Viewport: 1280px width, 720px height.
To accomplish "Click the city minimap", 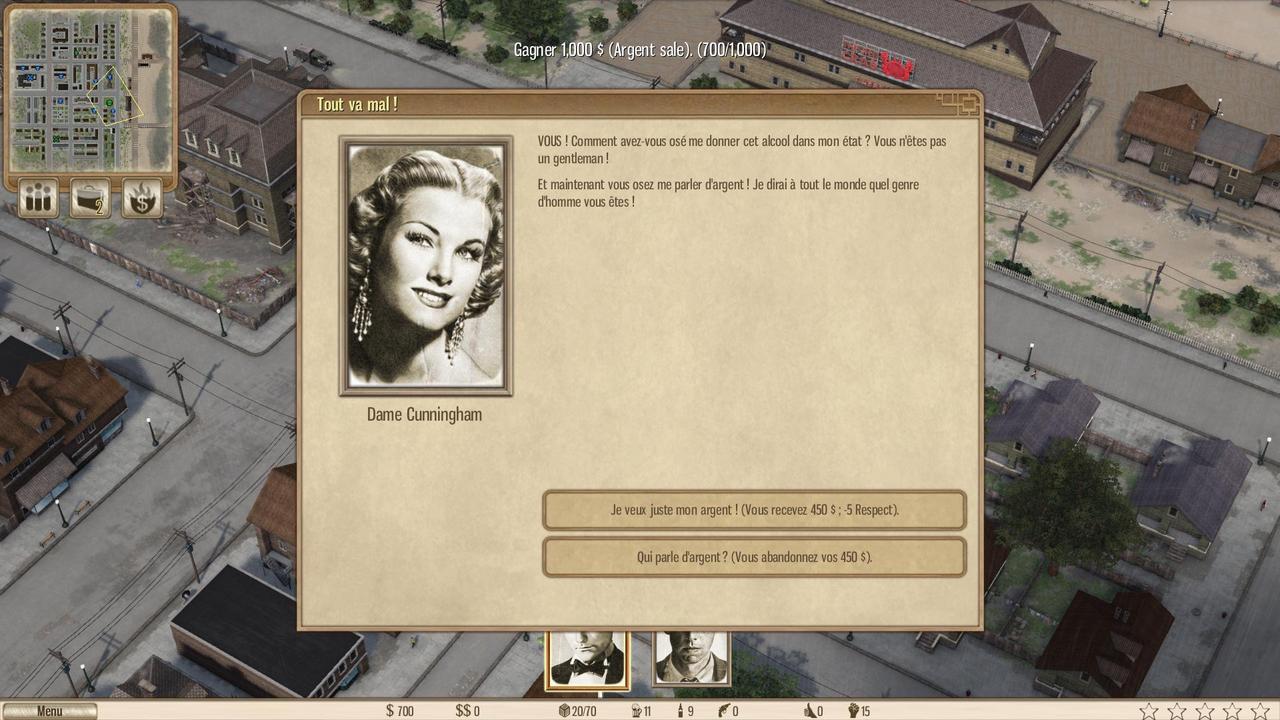I will tap(89, 89).
